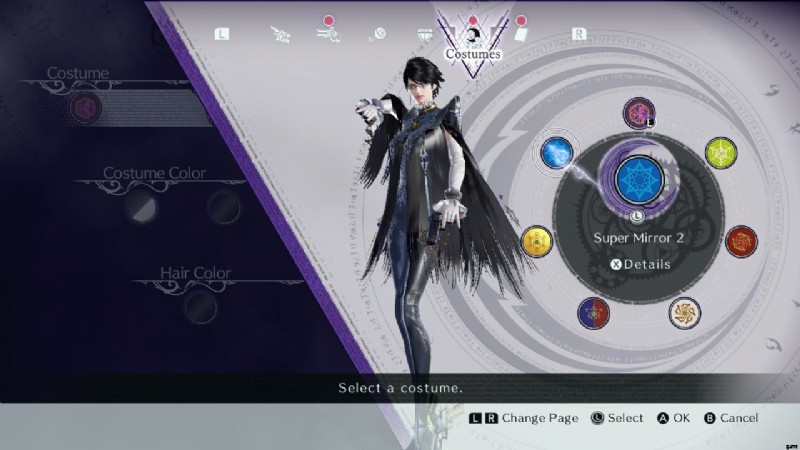Select the glowing blue lightning medallion
800x450 pixels.
(556, 152)
